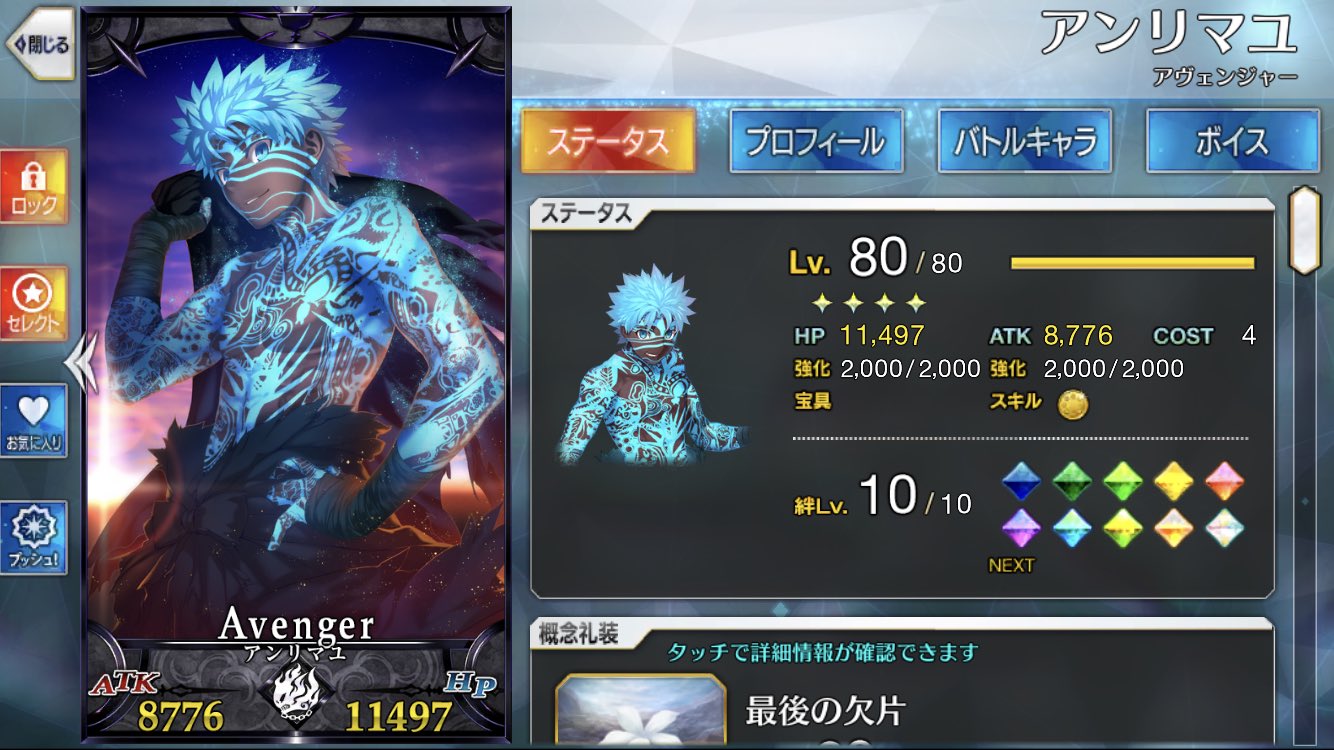The height and width of the screenshot is (750, 1334).
Task: Open the ボイス tab
Action: coord(1230,142)
